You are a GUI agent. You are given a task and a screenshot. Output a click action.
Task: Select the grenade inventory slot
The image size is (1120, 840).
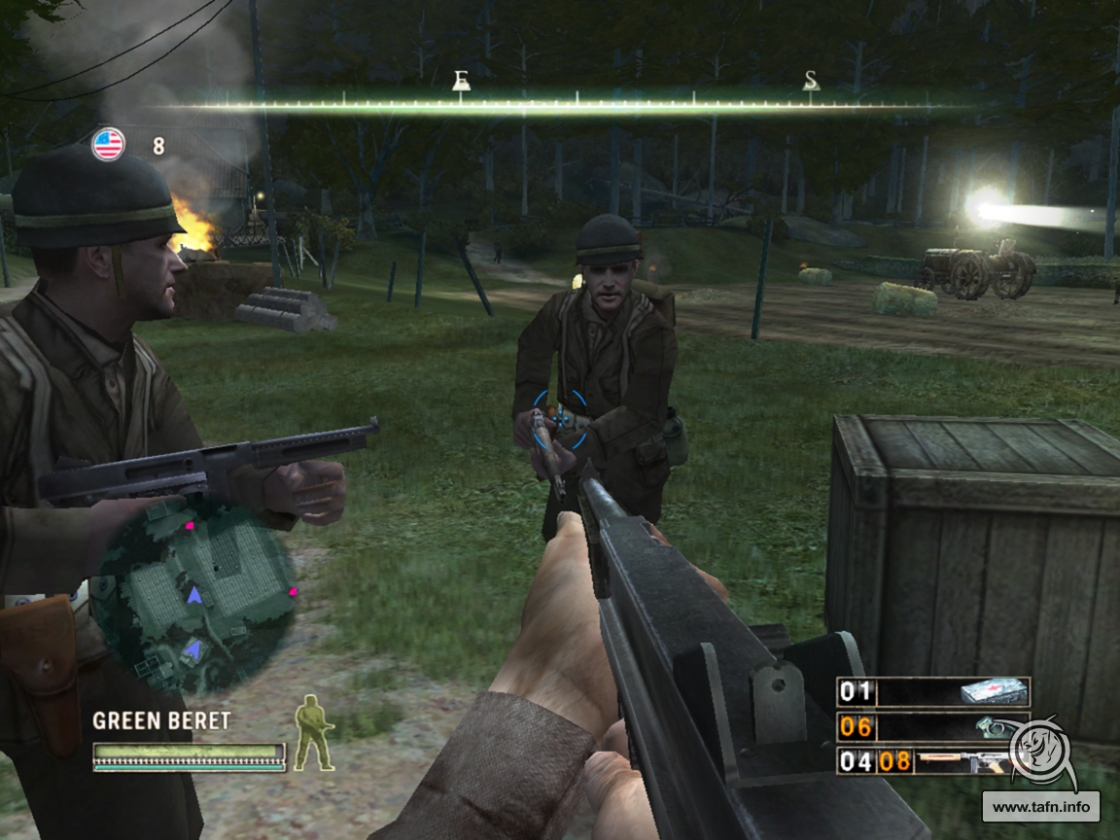tap(933, 727)
